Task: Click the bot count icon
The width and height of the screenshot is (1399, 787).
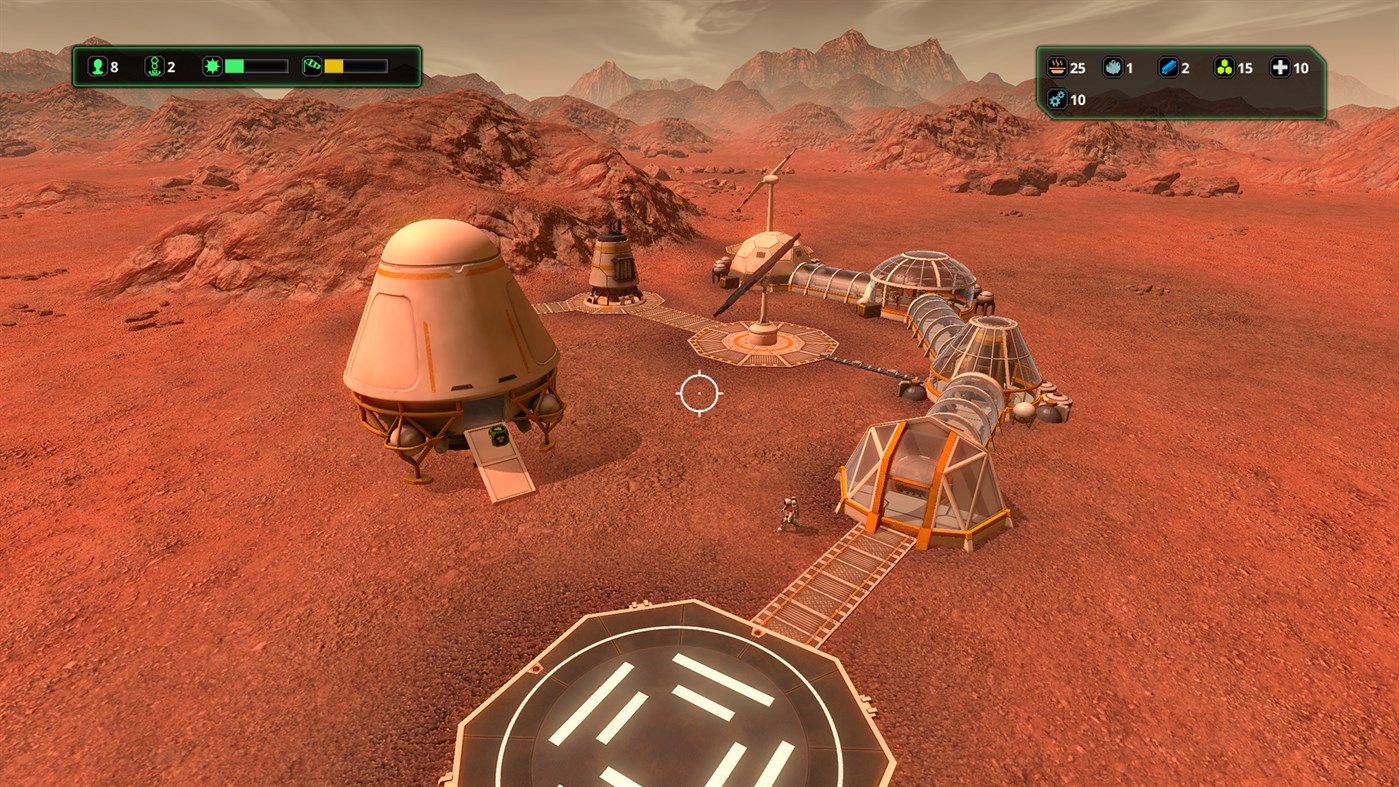Action: (156, 66)
